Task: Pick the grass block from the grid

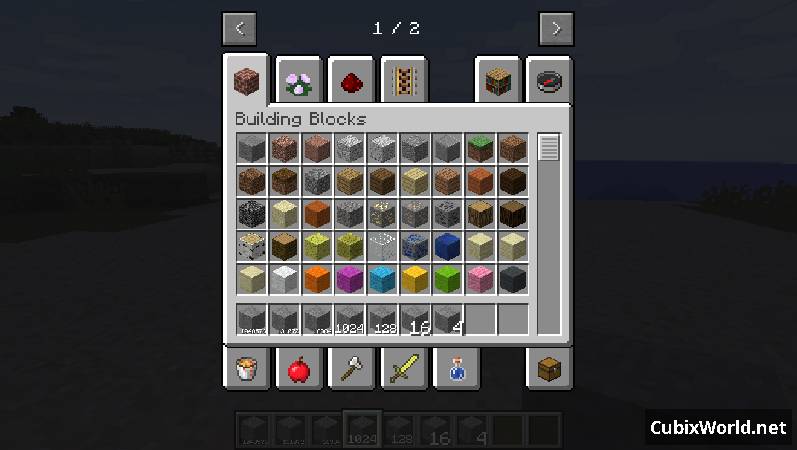Action: click(481, 149)
